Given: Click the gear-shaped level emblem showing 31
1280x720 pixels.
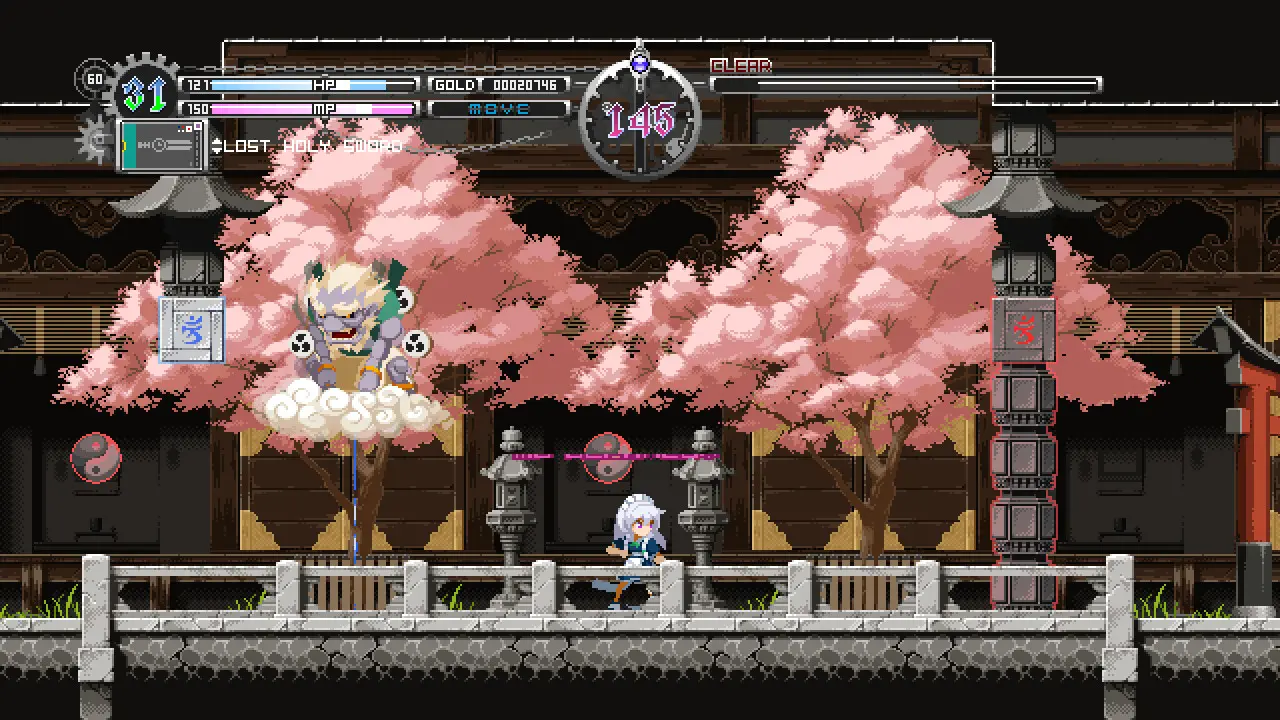Looking at the screenshot, I should [x=143, y=90].
